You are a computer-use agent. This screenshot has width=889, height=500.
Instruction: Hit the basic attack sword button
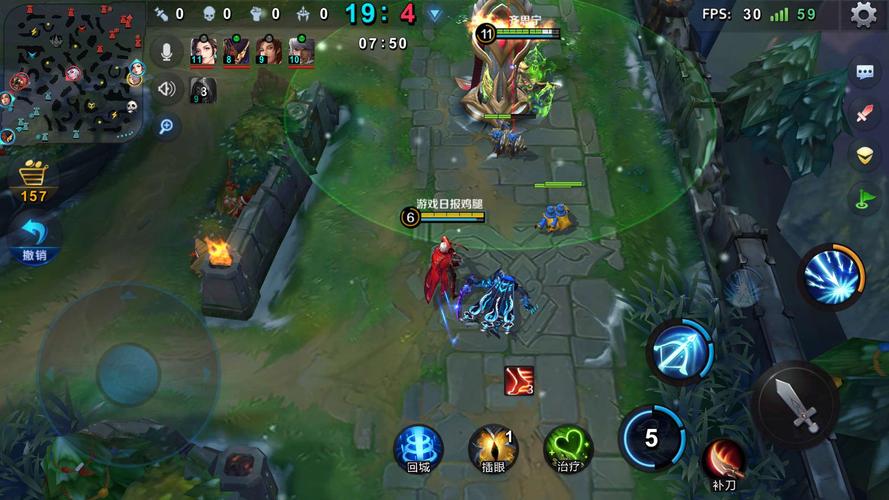796,403
